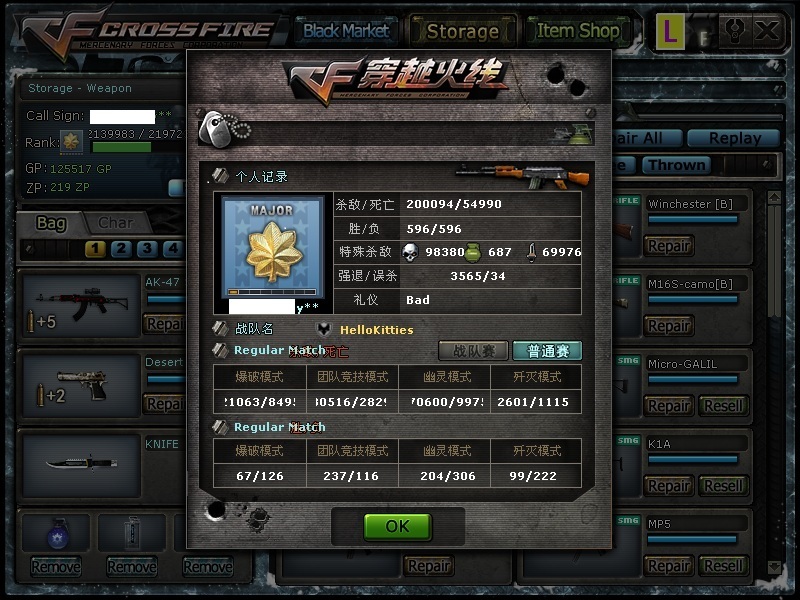
Task: Repair the Winchester [B] shotgun
Action: point(668,245)
